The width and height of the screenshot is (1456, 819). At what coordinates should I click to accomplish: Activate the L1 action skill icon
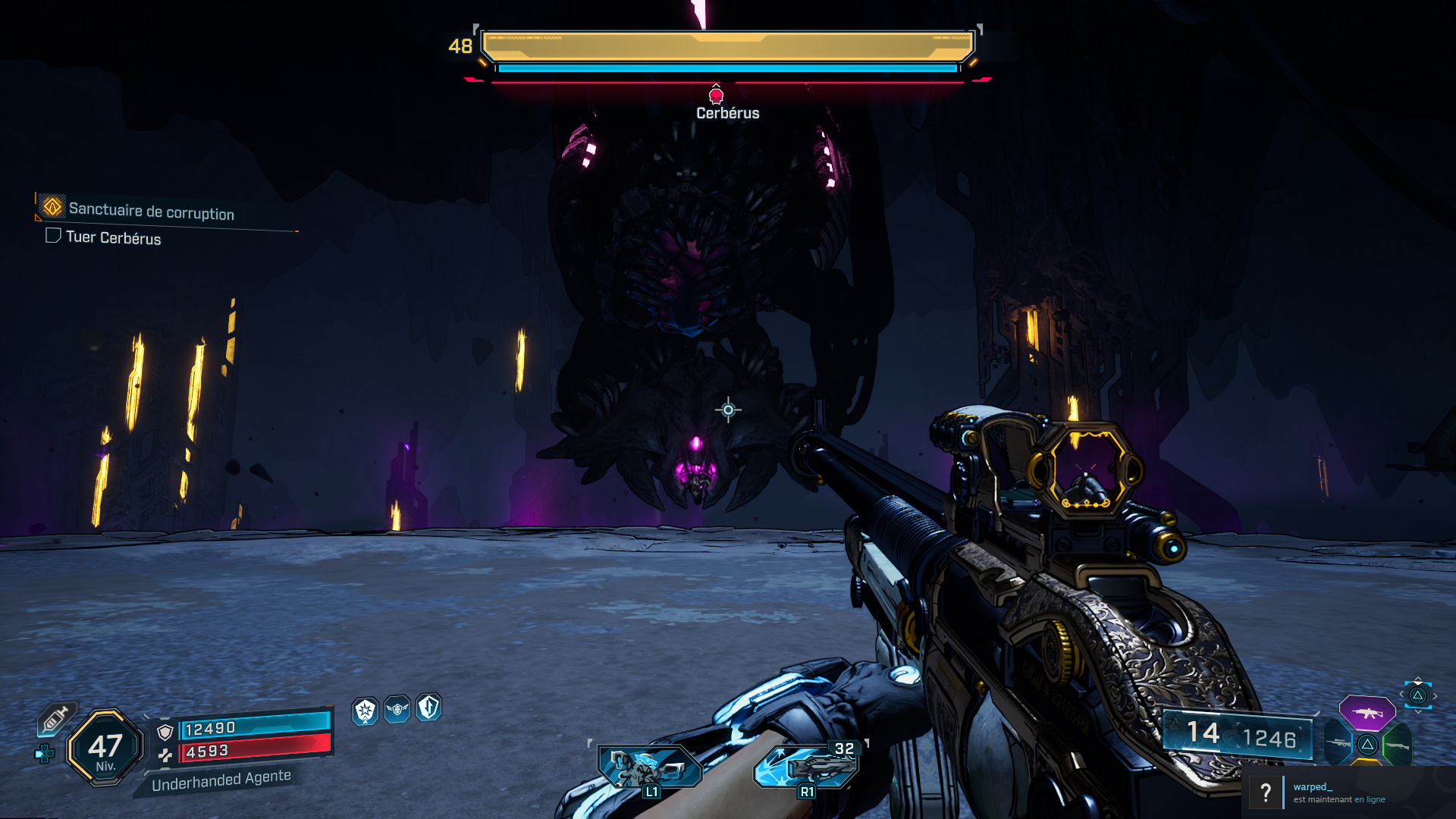point(649,767)
